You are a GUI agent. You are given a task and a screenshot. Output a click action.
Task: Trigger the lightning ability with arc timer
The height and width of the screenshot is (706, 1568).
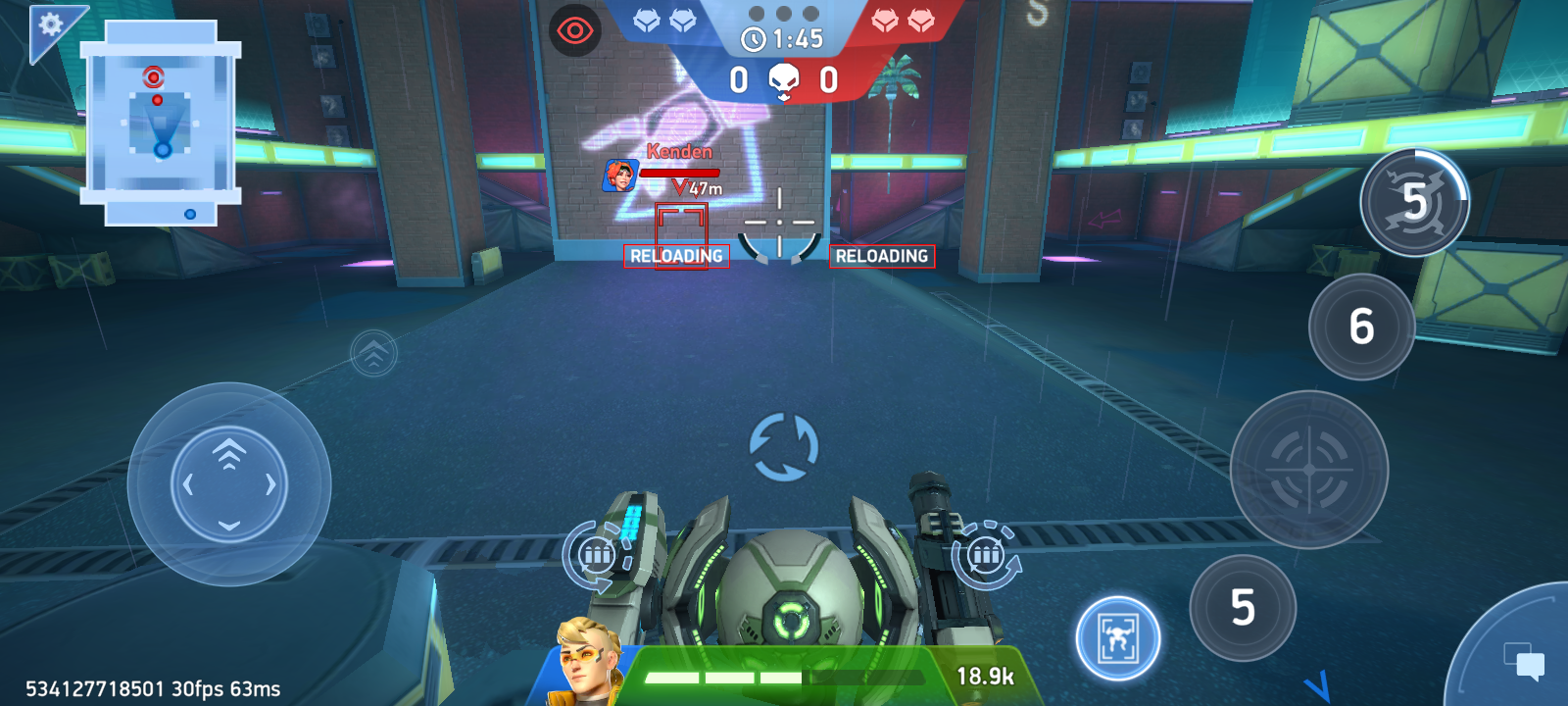tap(1414, 203)
